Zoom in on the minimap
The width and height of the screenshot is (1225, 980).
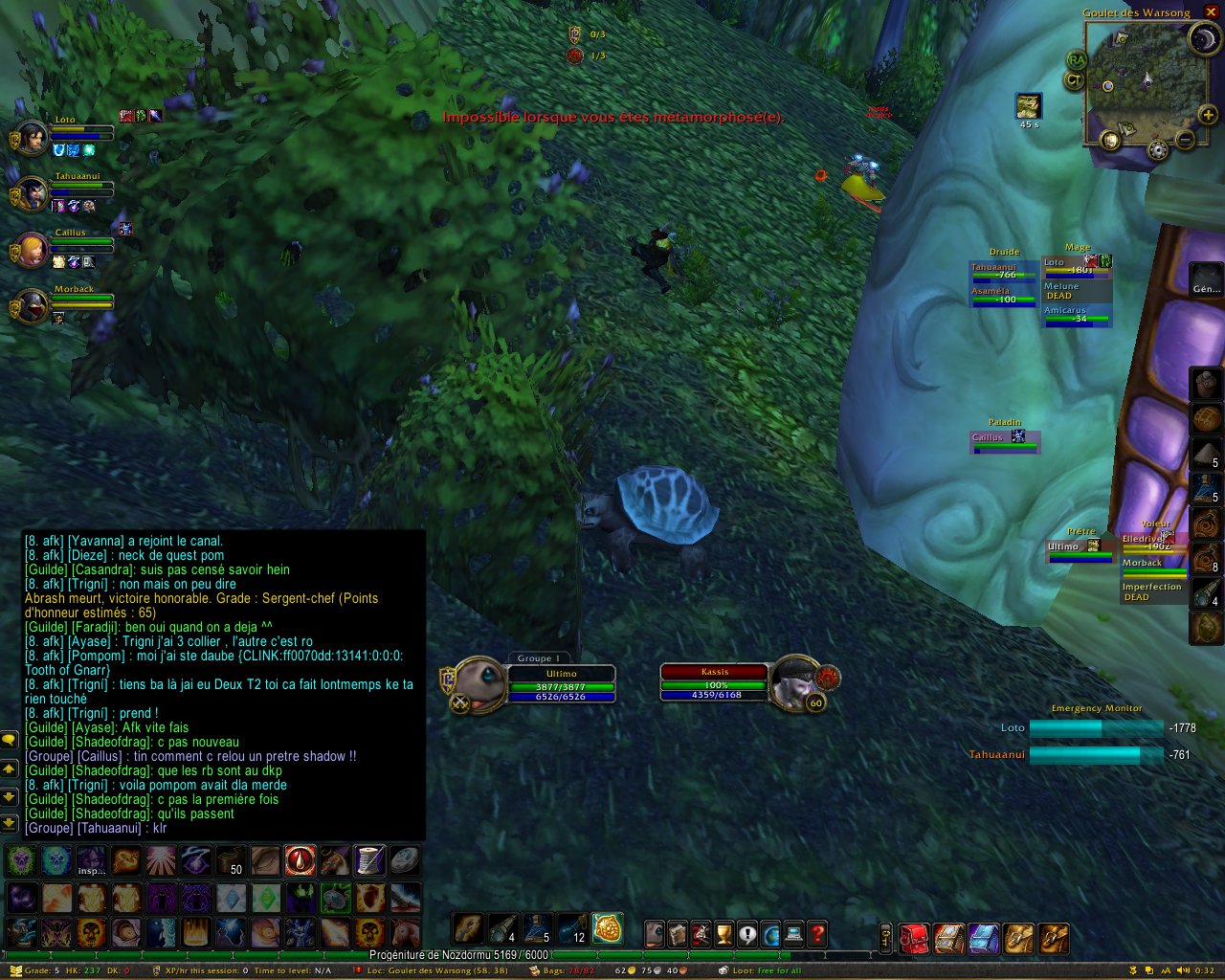(1208, 116)
